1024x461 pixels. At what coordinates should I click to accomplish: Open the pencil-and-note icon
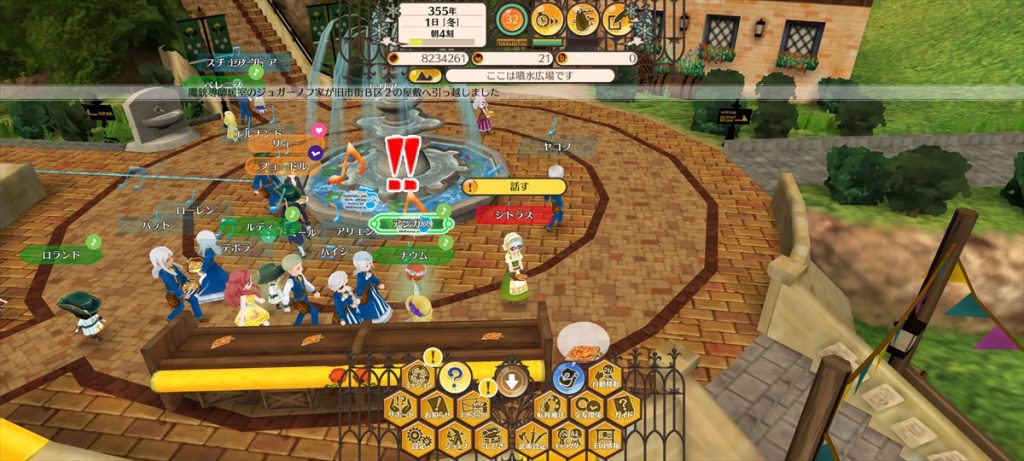[618, 17]
